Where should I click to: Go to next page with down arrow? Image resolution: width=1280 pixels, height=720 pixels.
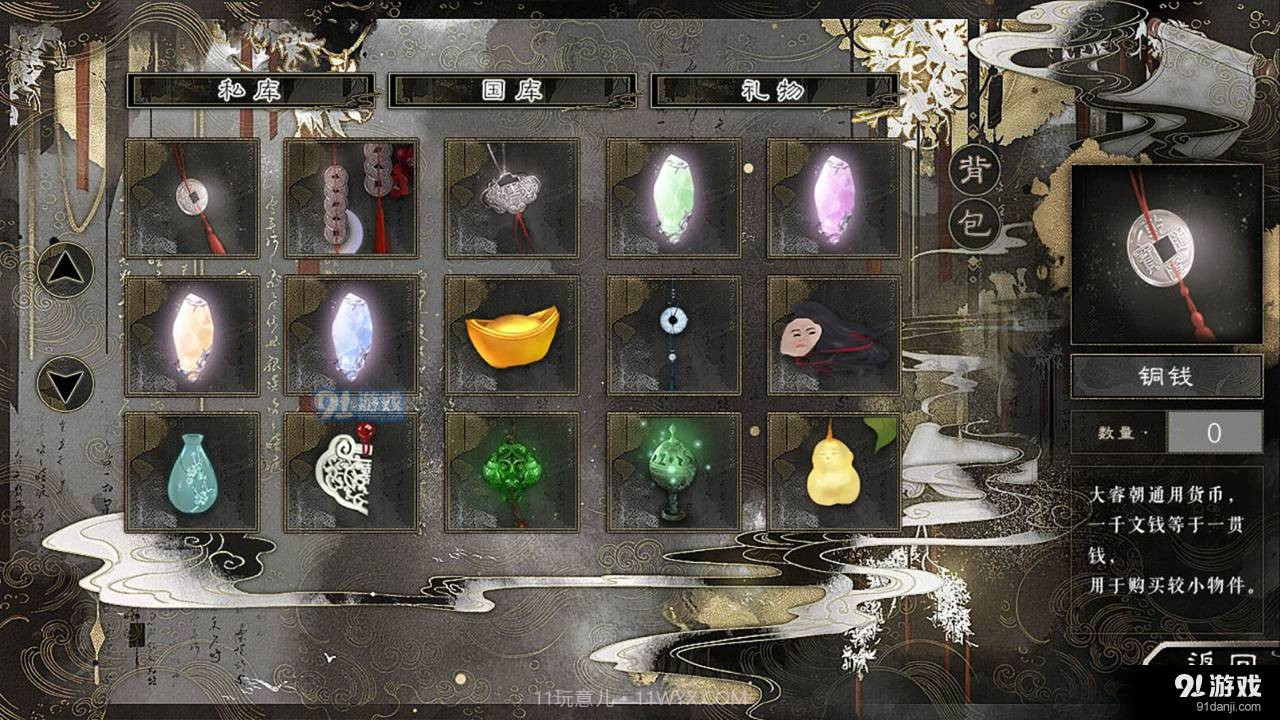[x=65, y=383]
